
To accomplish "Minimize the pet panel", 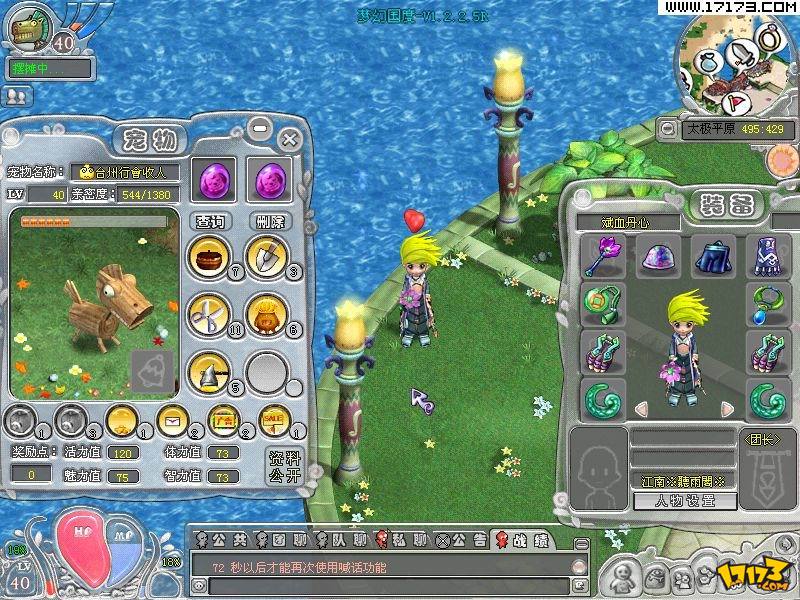I will click(x=260, y=128).
